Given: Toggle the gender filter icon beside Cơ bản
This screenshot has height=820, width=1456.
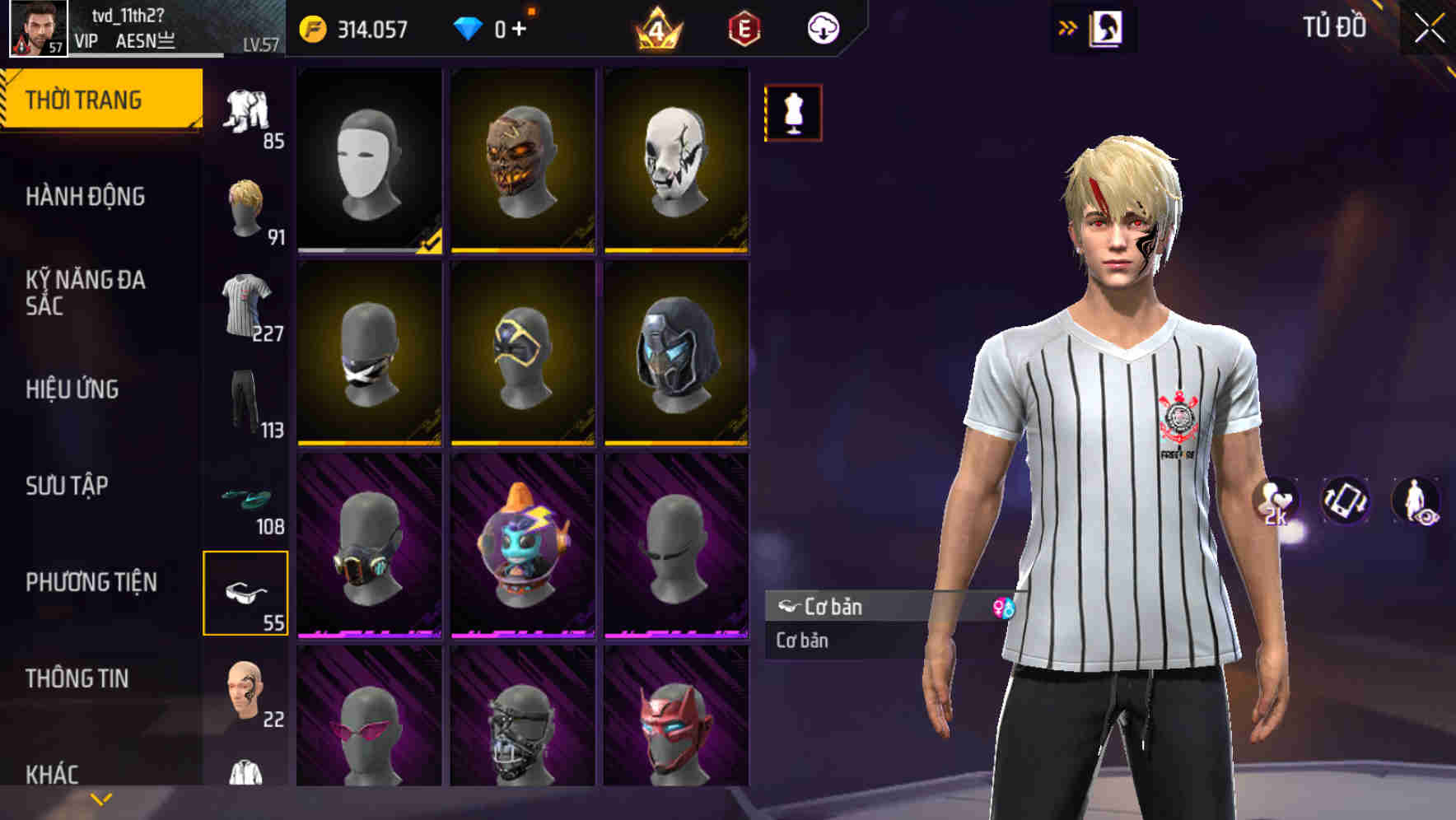Looking at the screenshot, I should pos(1005,607).
